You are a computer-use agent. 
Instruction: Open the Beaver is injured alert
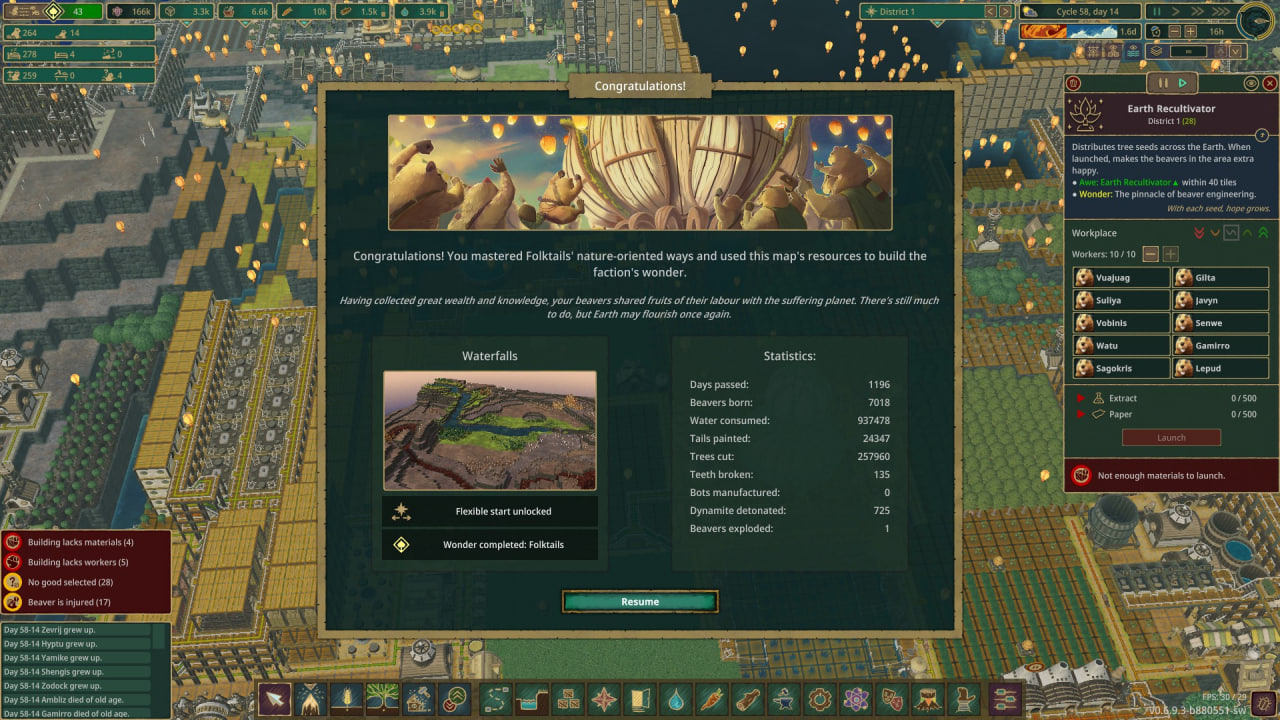coord(85,602)
